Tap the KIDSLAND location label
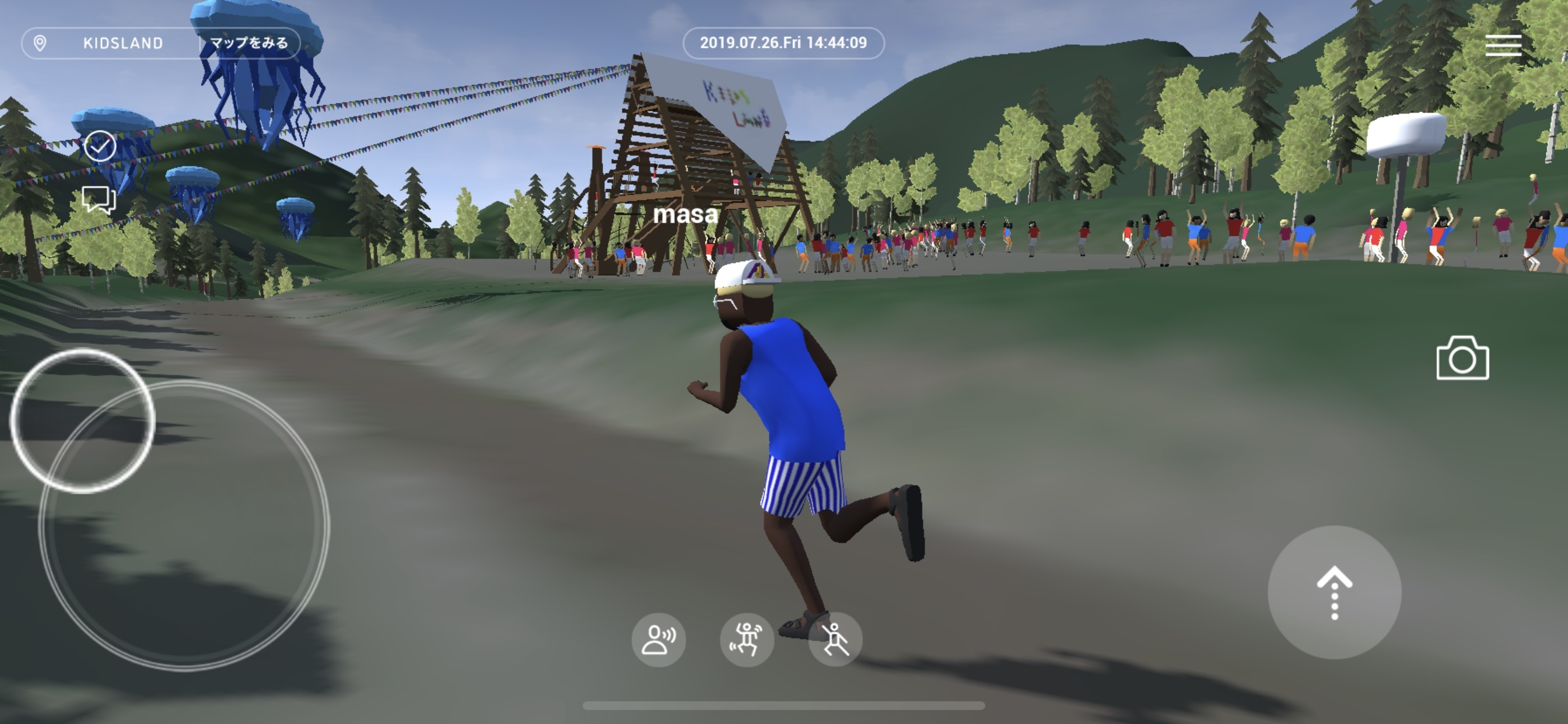 (x=123, y=43)
